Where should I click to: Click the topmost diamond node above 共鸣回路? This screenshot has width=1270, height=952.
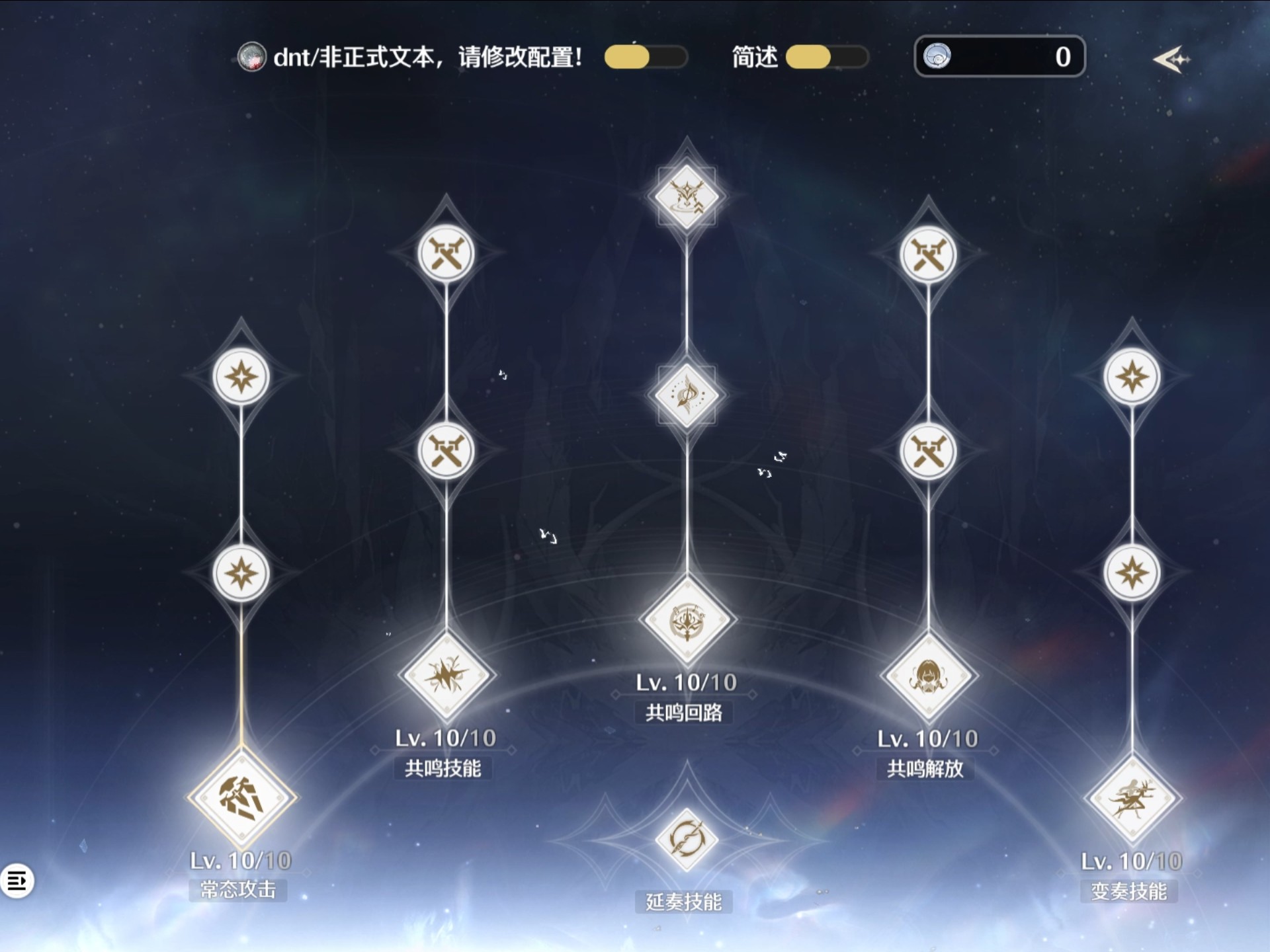(x=686, y=196)
